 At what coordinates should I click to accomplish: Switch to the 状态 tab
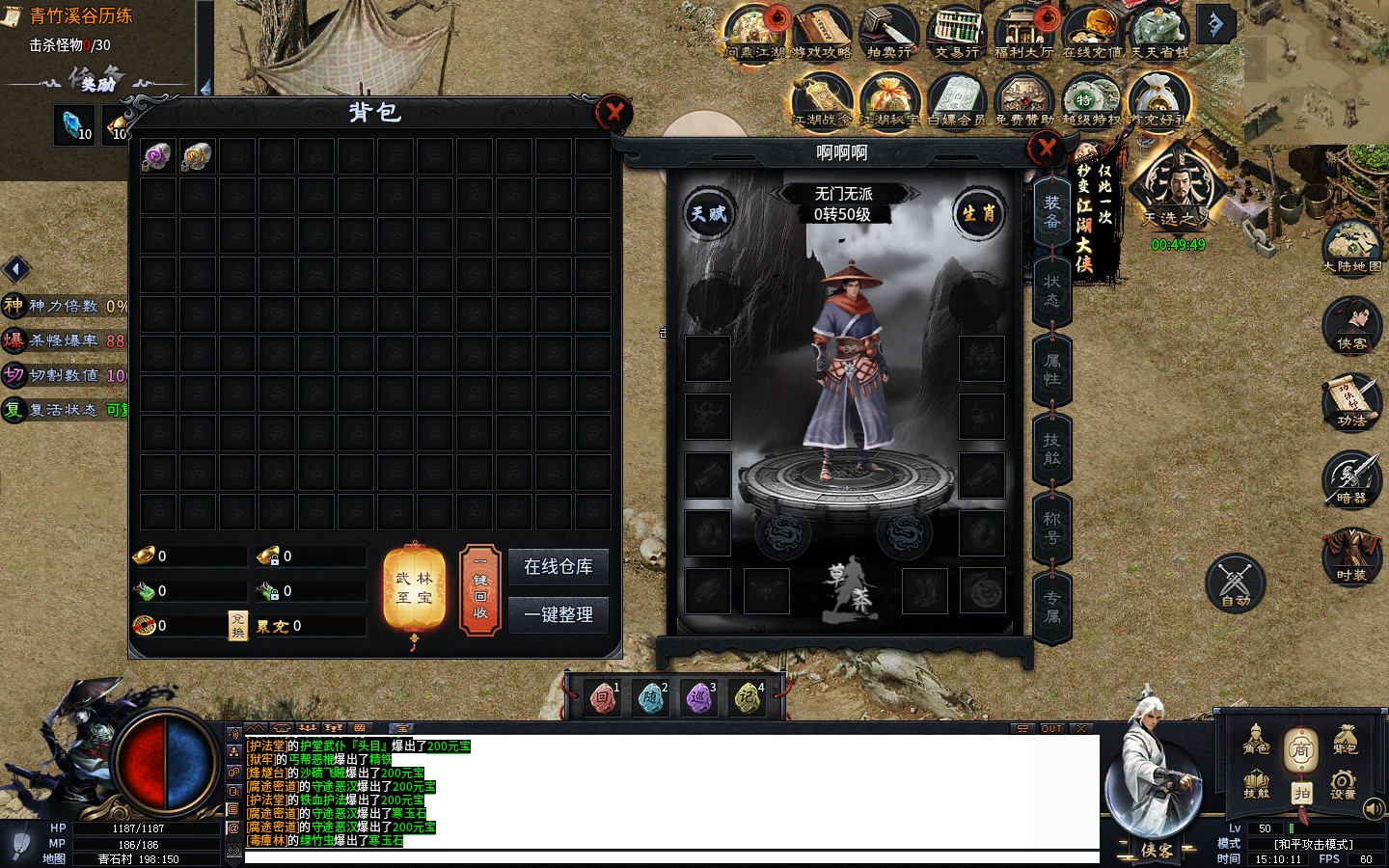pyautogui.click(x=1051, y=289)
